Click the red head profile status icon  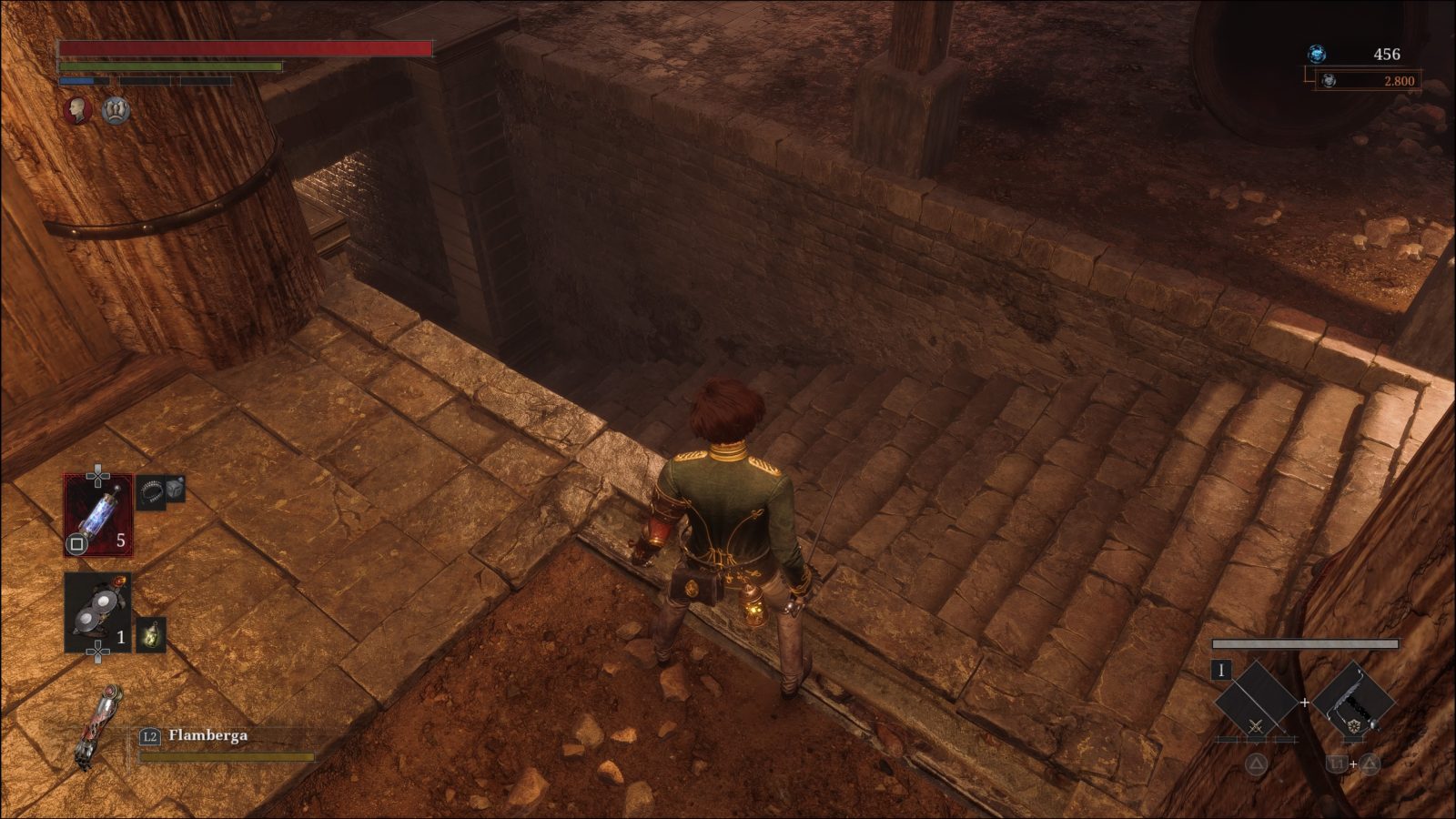click(x=78, y=111)
